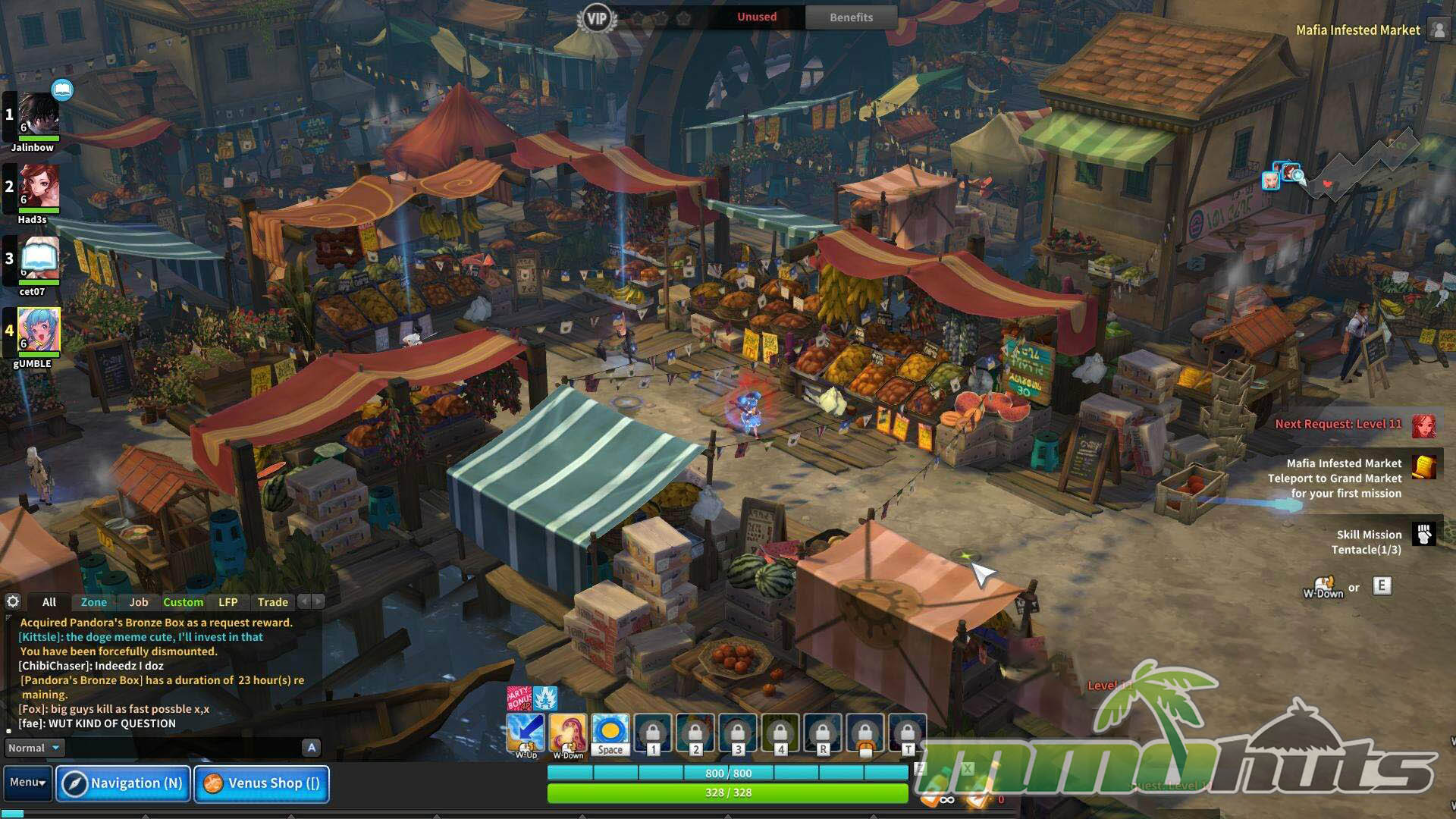1456x819 pixels.
Task: Select the Unused VIP tab
Action: (757, 17)
